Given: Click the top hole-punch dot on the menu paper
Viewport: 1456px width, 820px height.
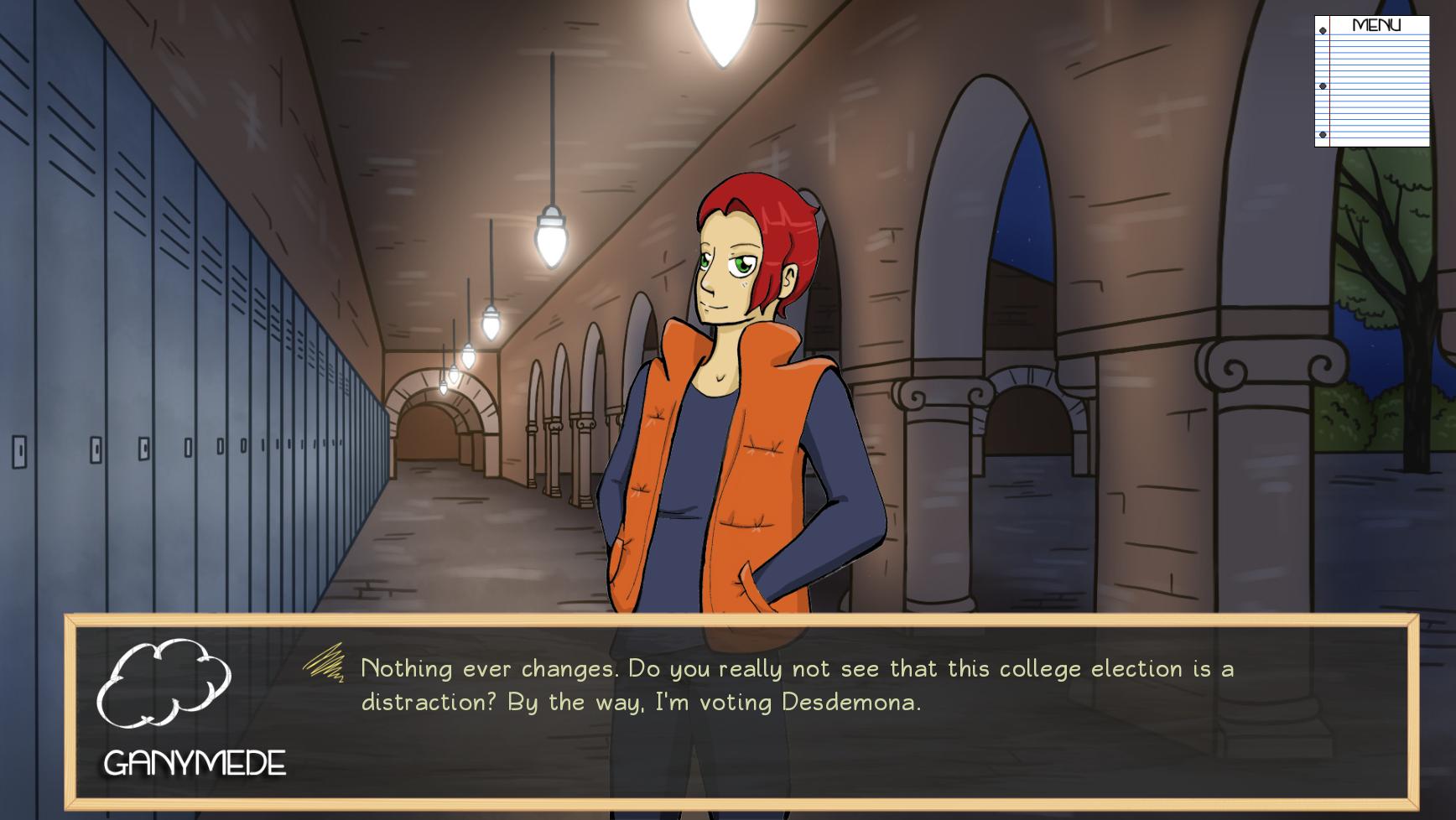Looking at the screenshot, I should tap(1321, 30).
